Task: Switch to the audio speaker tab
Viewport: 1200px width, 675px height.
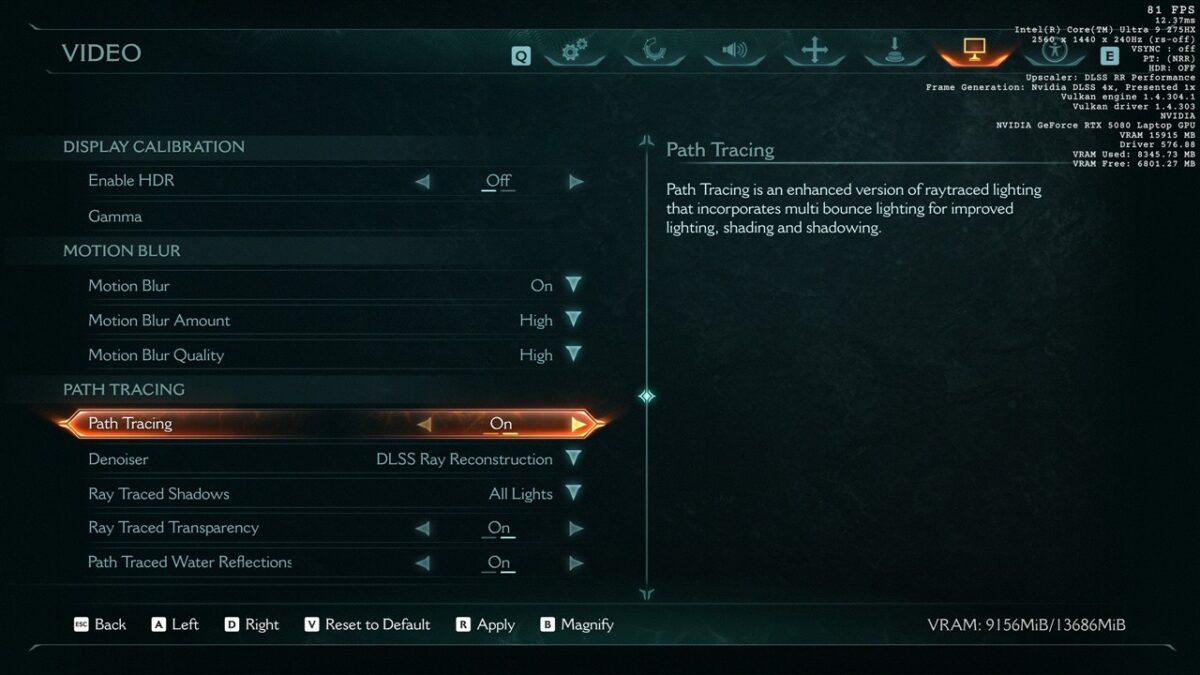Action: (x=734, y=51)
